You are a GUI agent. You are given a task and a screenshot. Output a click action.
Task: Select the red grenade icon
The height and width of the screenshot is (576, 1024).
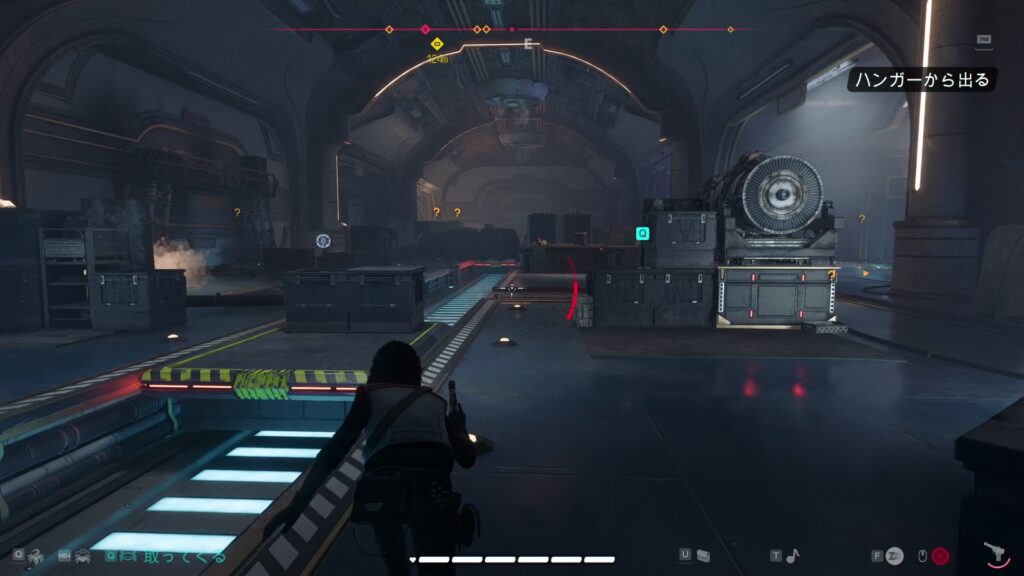coord(941,556)
